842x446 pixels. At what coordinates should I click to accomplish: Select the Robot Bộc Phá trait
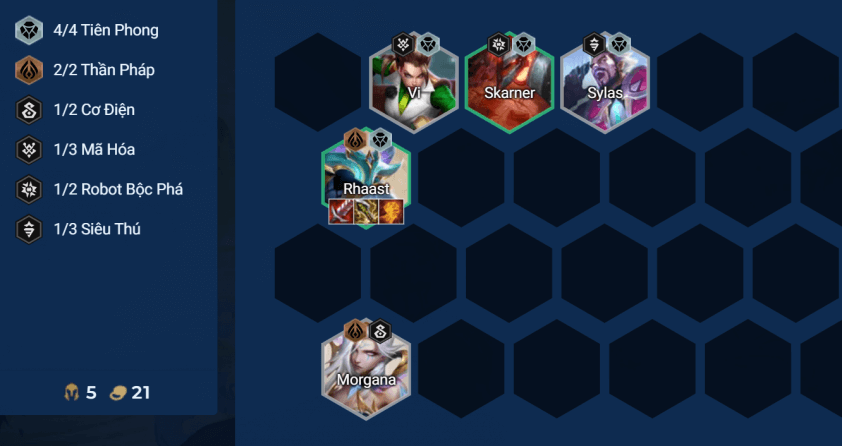[x=88, y=189]
